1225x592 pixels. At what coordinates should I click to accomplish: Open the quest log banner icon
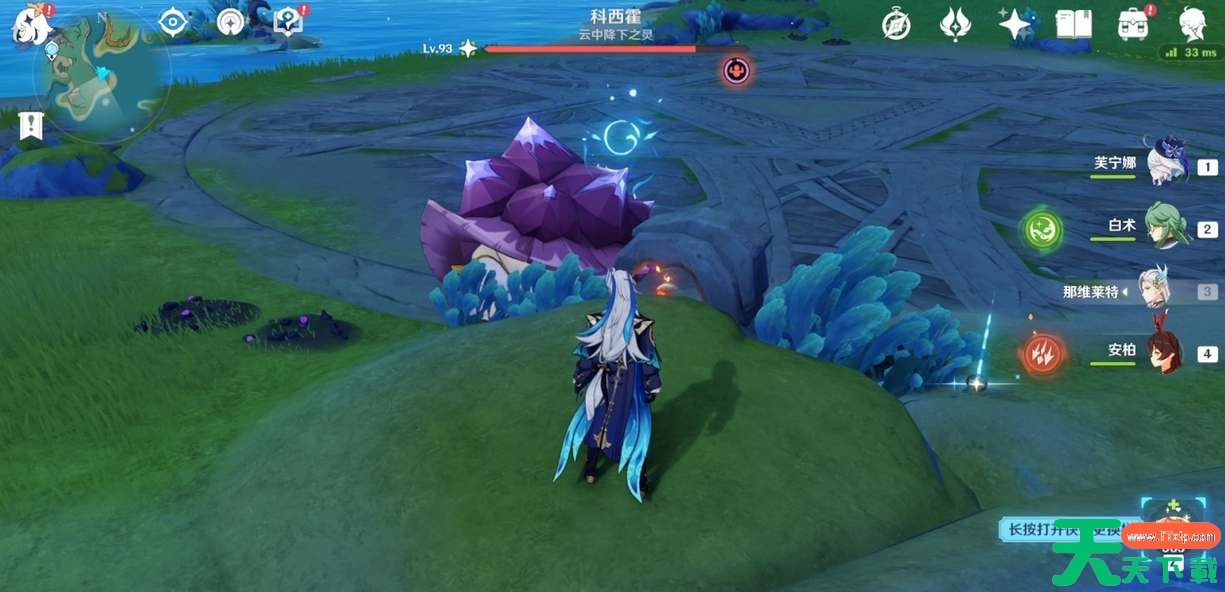[29, 126]
